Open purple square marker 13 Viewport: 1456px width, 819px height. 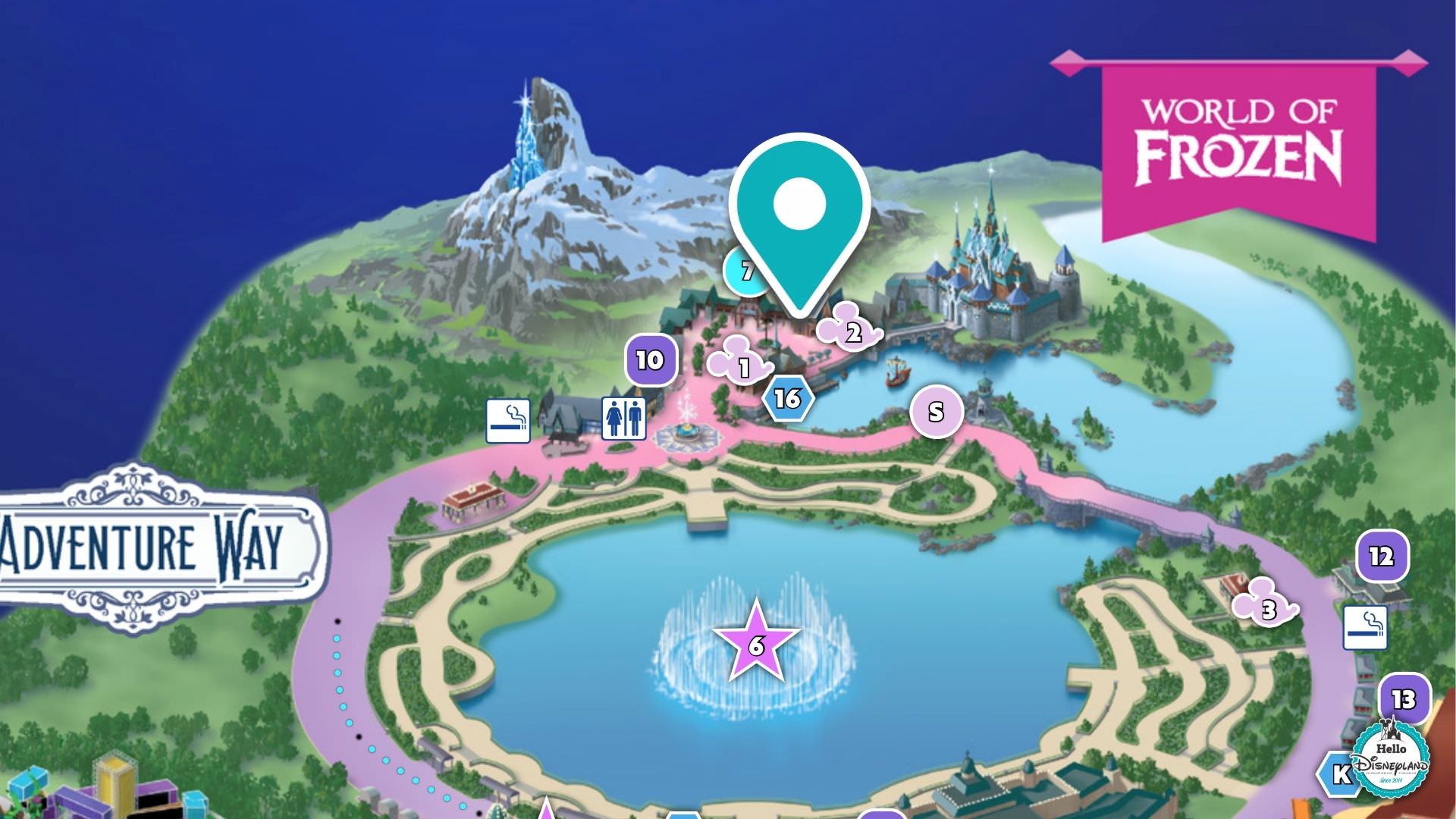click(x=1403, y=698)
